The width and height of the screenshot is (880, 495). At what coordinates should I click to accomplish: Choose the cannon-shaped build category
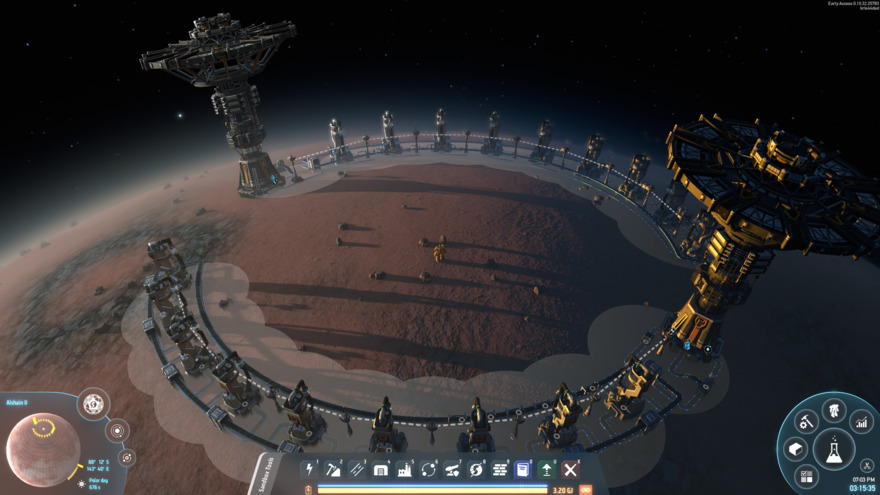coord(453,469)
